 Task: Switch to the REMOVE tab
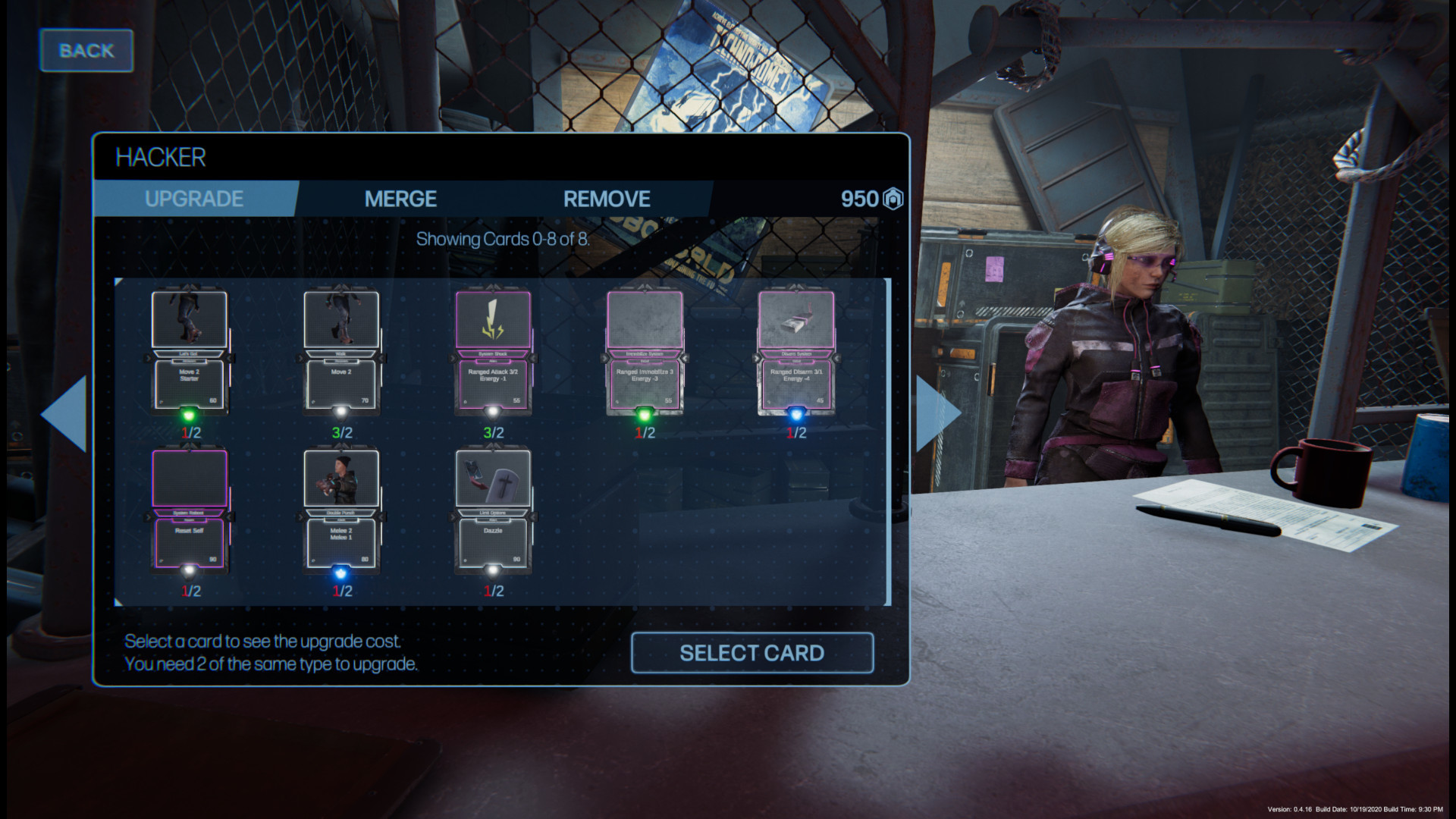click(607, 199)
